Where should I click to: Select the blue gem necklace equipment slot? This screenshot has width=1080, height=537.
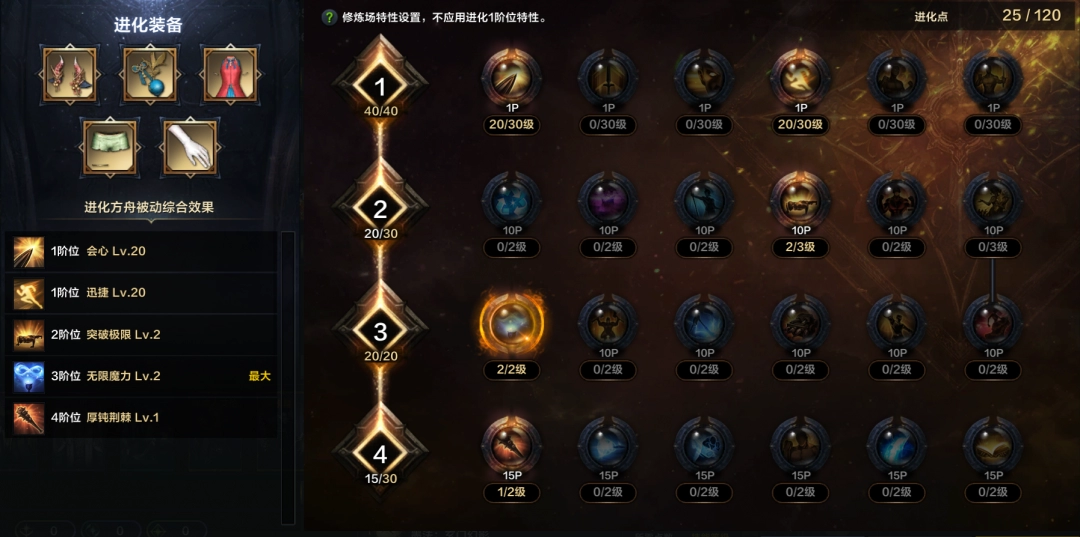click(150, 74)
